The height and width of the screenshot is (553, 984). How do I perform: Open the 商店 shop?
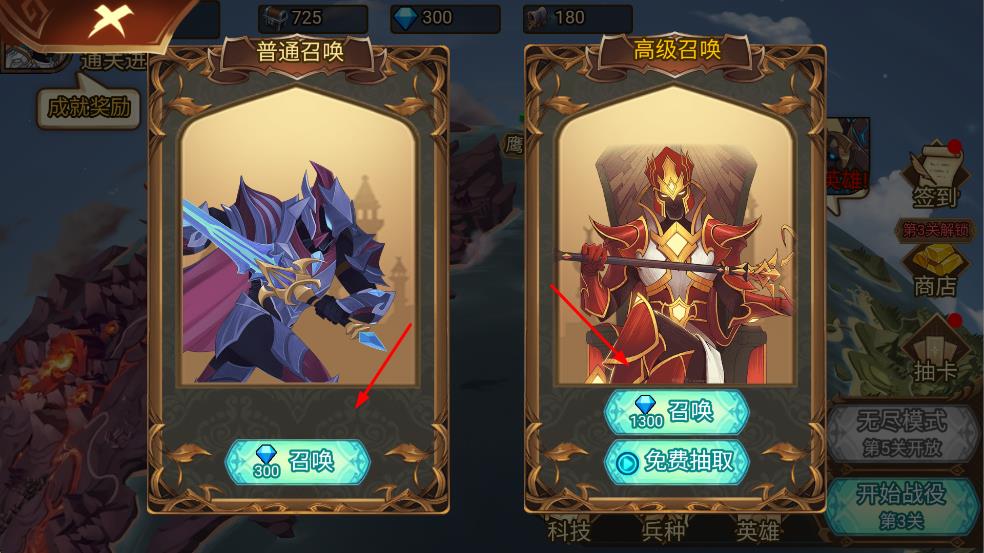(936, 270)
